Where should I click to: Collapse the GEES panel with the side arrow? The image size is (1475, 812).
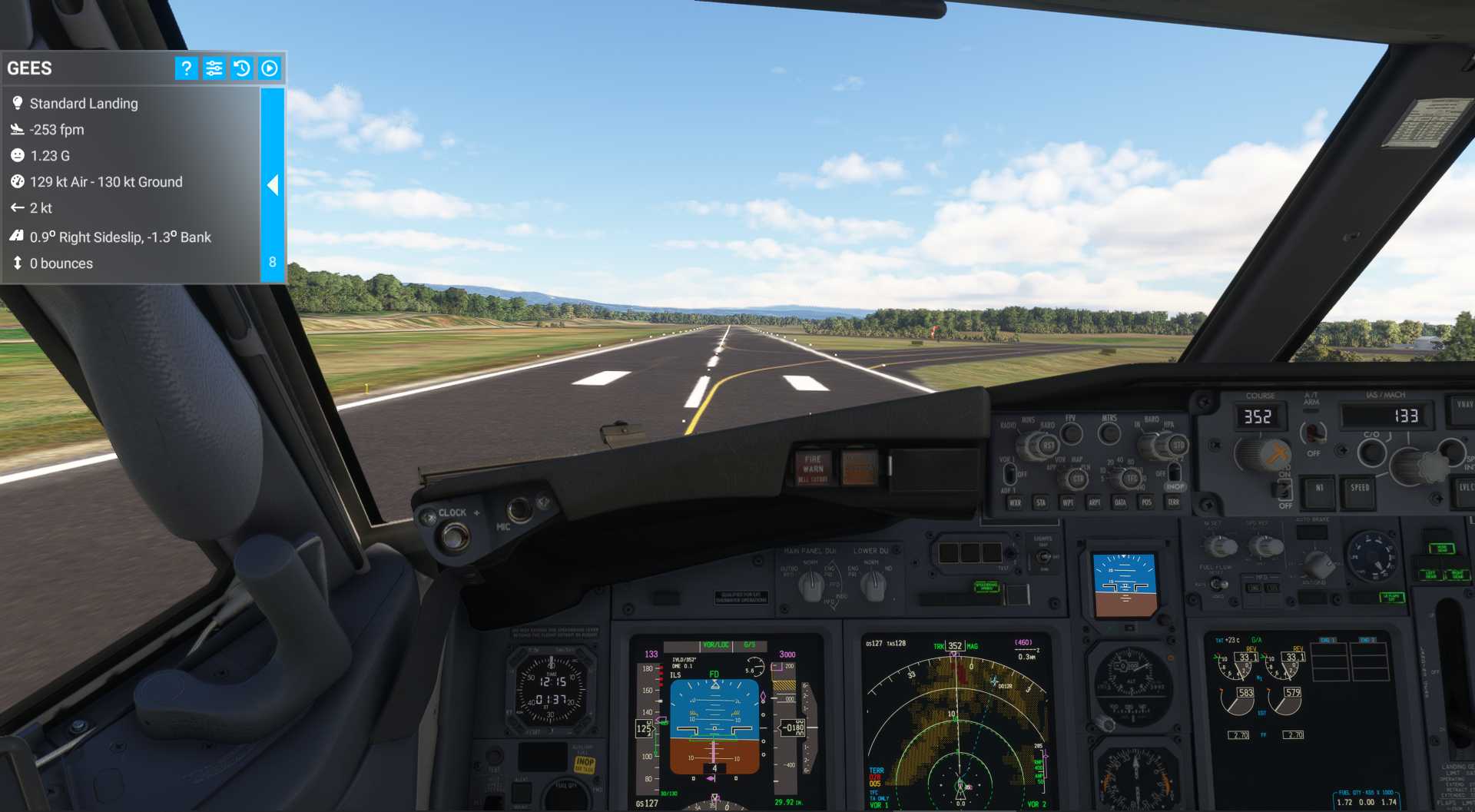click(273, 185)
